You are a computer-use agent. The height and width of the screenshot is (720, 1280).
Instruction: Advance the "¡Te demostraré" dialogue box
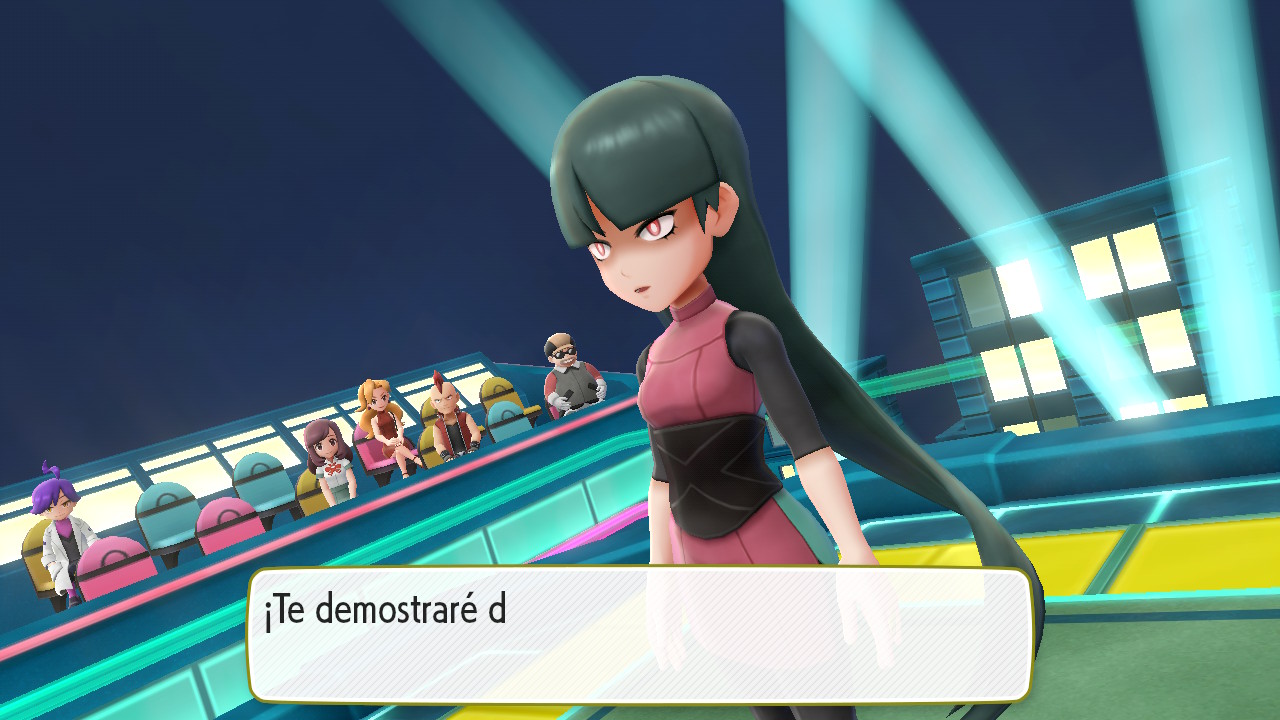pyautogui.click(x=640, y=634)
